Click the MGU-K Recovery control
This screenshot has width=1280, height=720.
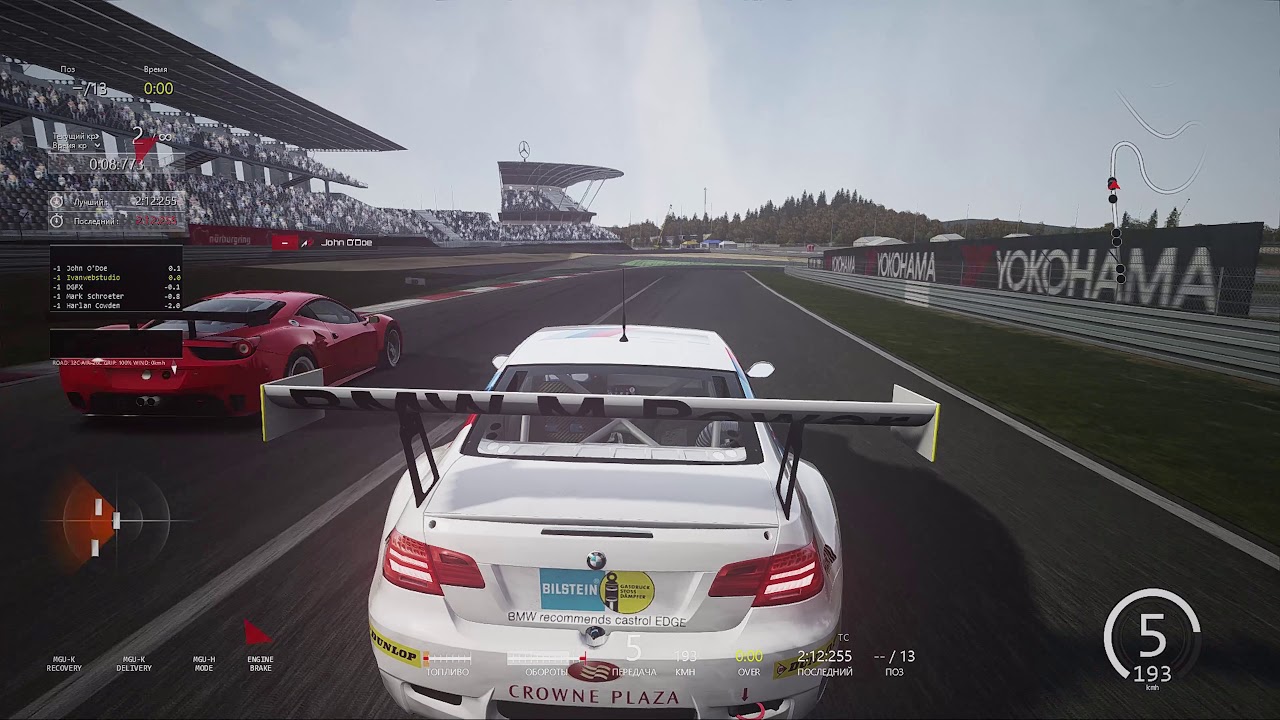click(64, 663)
